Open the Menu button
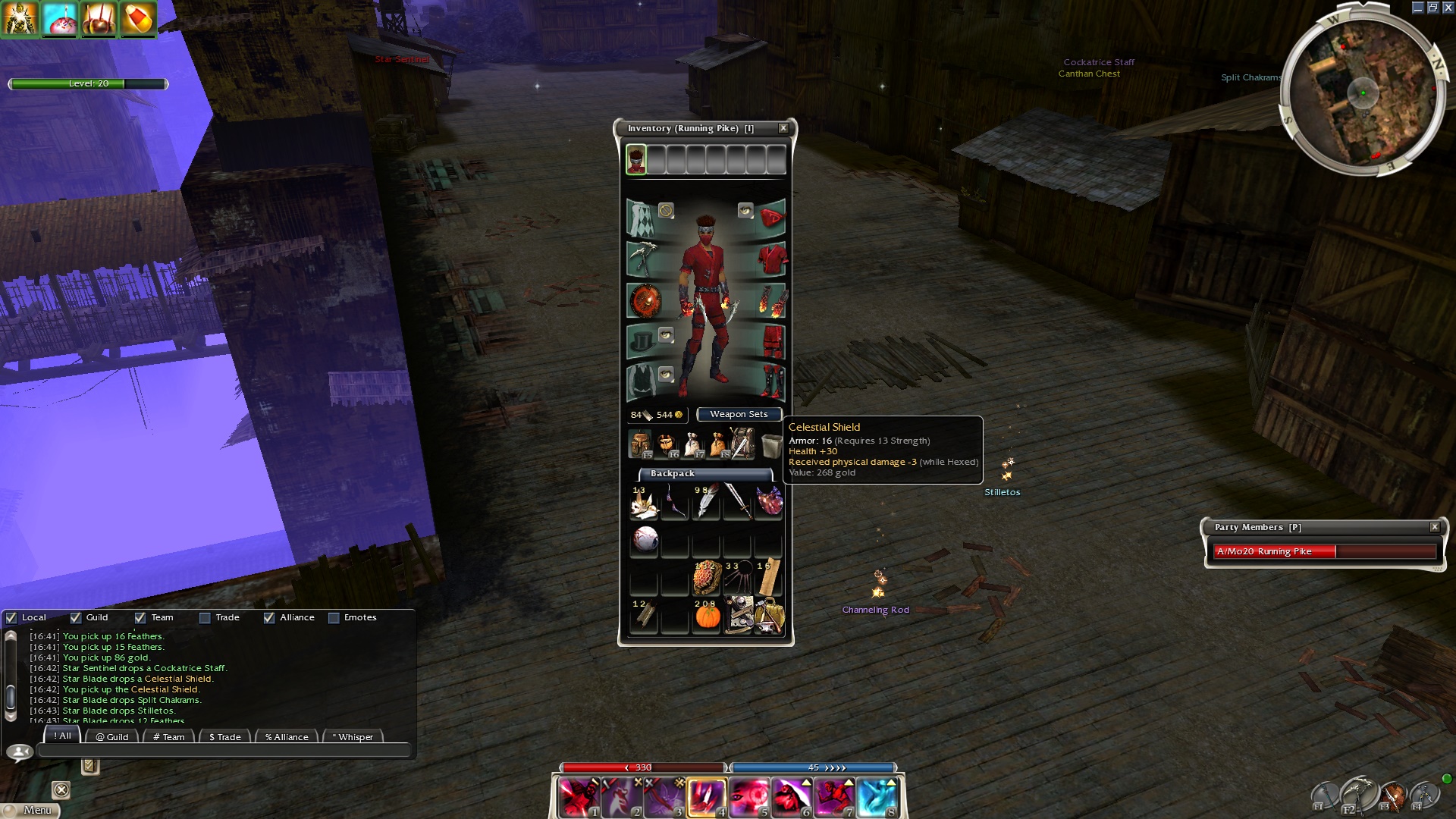The width and height of the screenshot is (1456, 819). coord(30,810)
